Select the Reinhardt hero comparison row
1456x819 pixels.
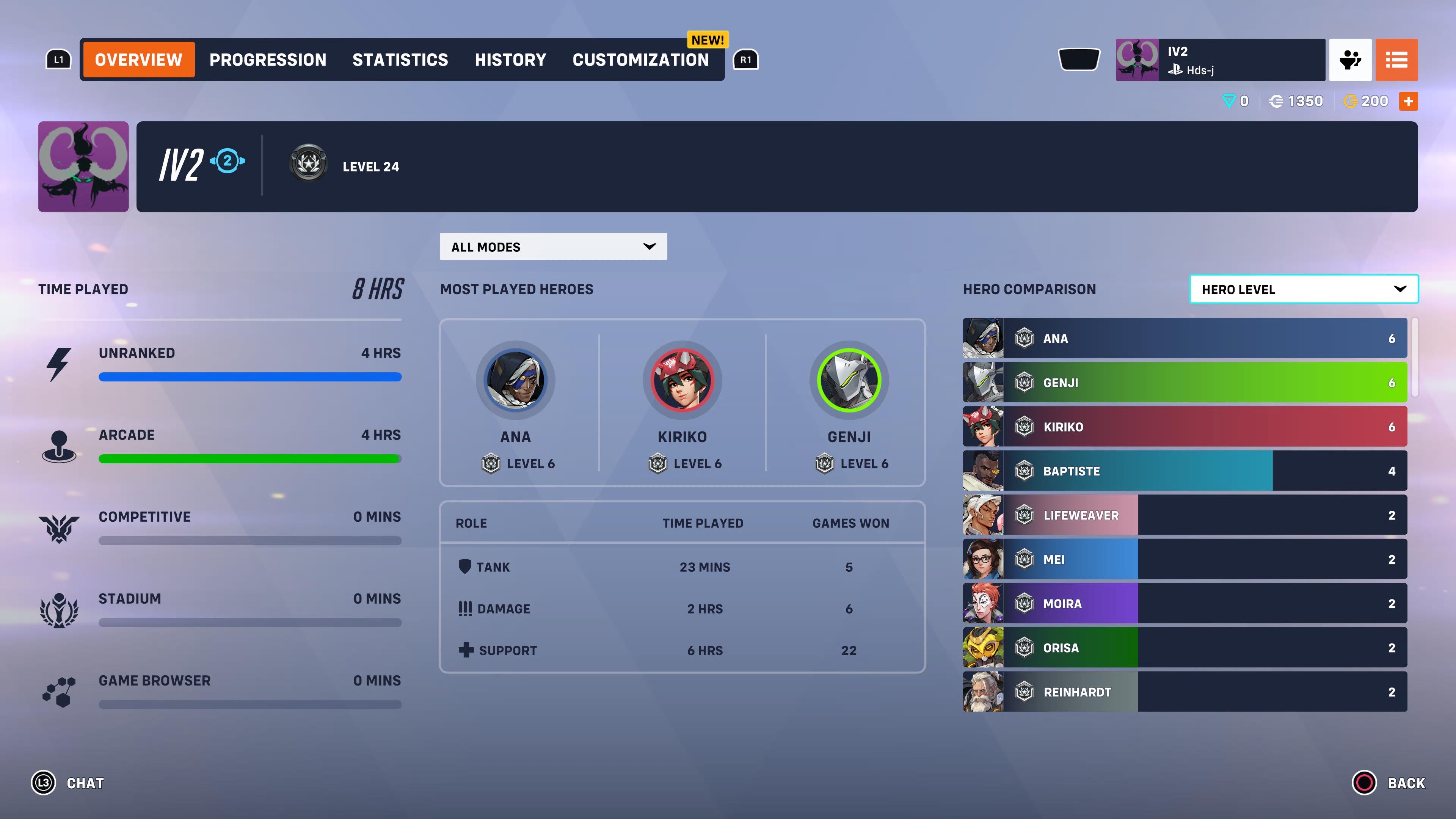(1185, 691)
